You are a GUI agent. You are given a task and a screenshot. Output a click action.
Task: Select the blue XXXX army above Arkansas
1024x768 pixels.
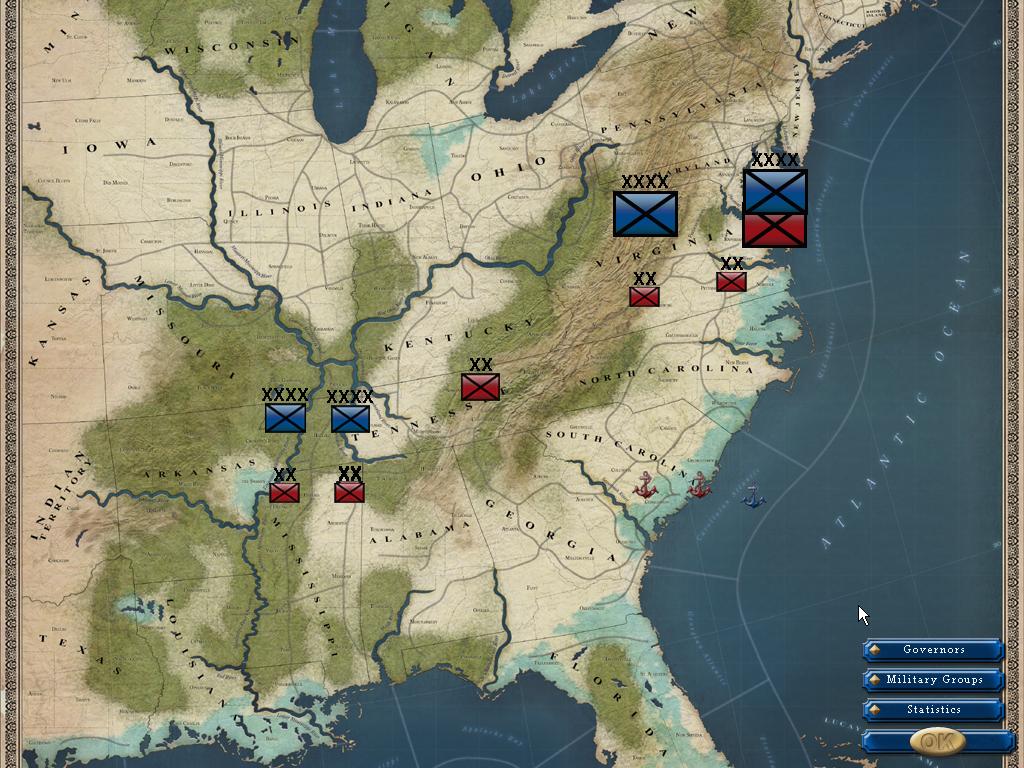pos(285,418)
